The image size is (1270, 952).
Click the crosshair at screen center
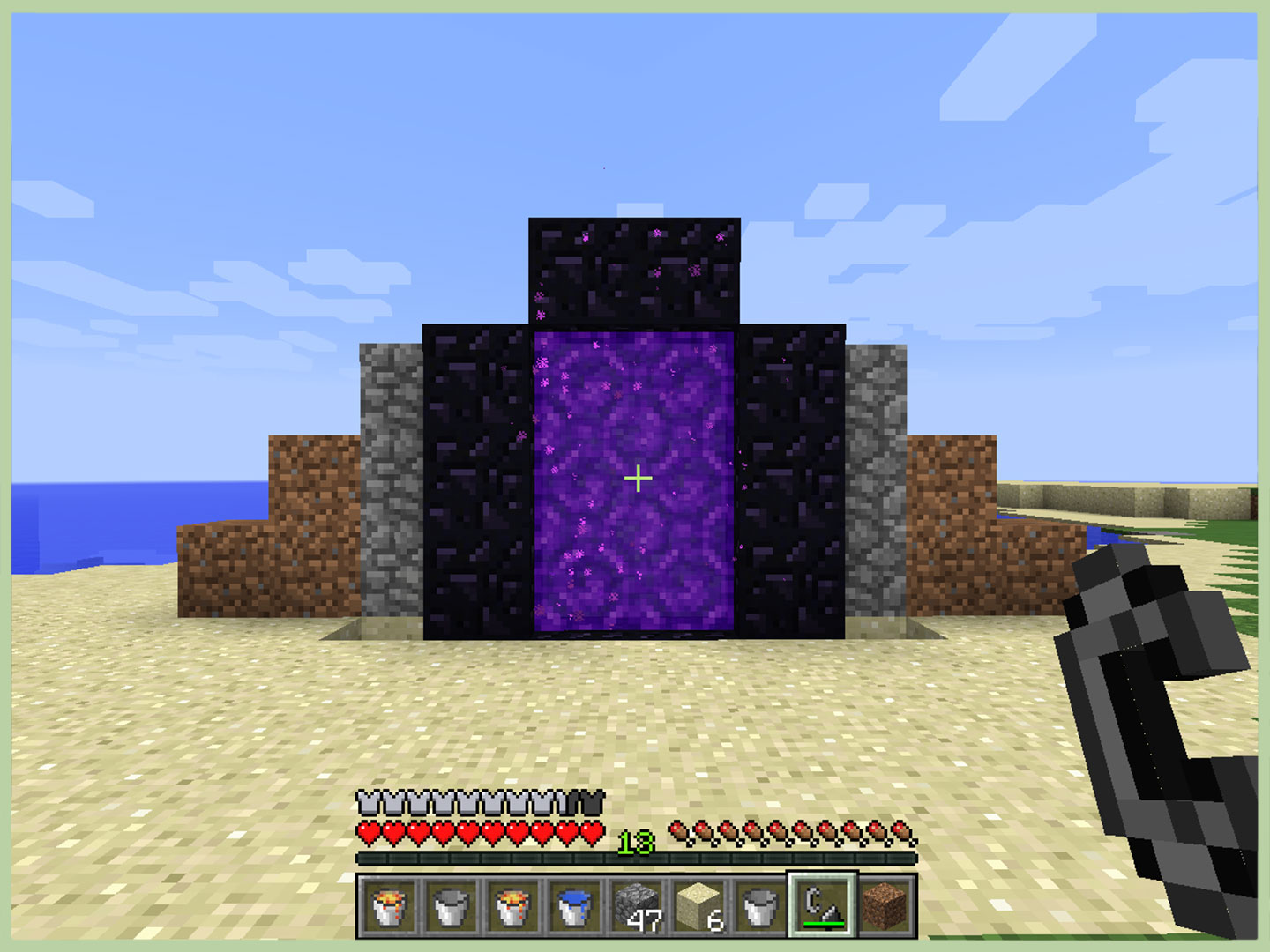coord(638,477)
